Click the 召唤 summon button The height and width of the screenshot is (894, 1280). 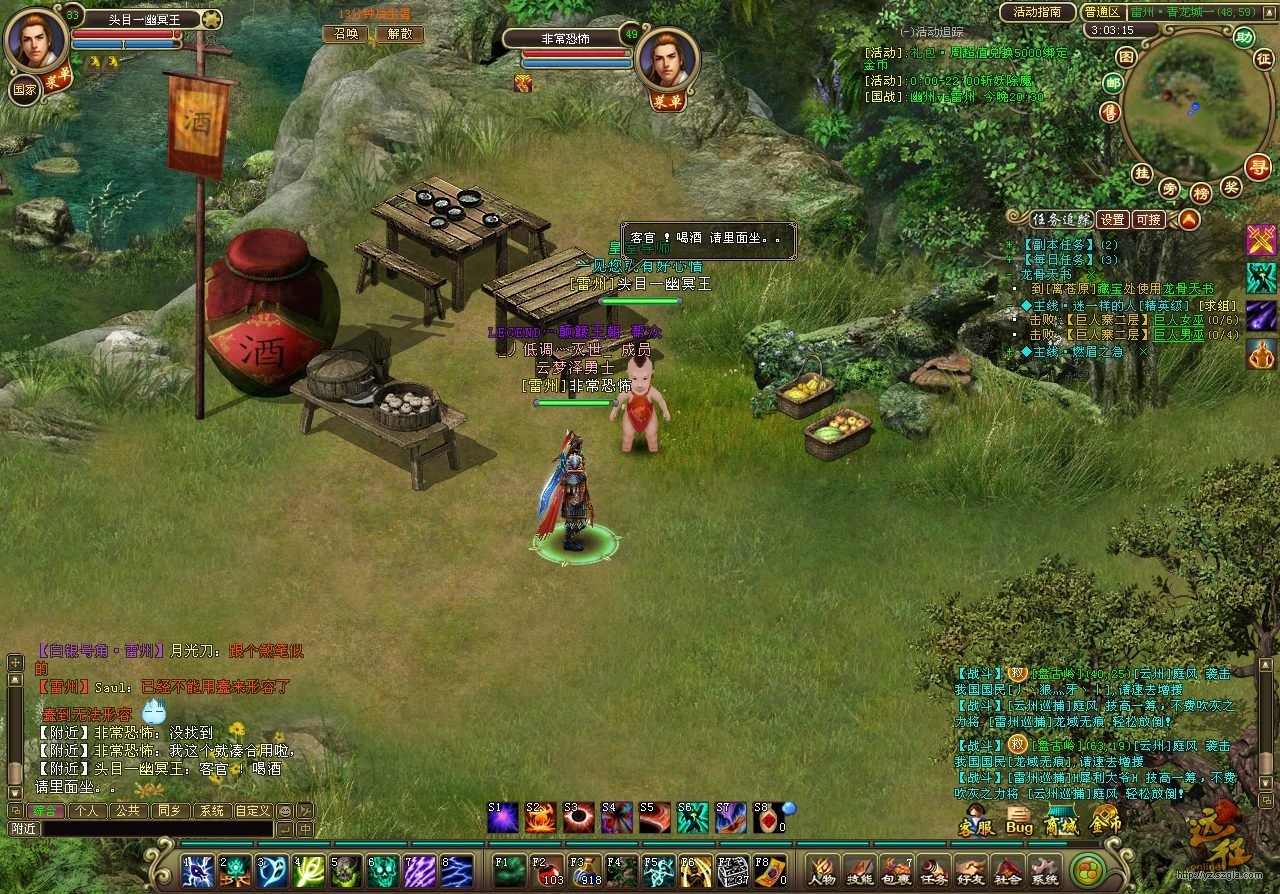coord(345,33)
